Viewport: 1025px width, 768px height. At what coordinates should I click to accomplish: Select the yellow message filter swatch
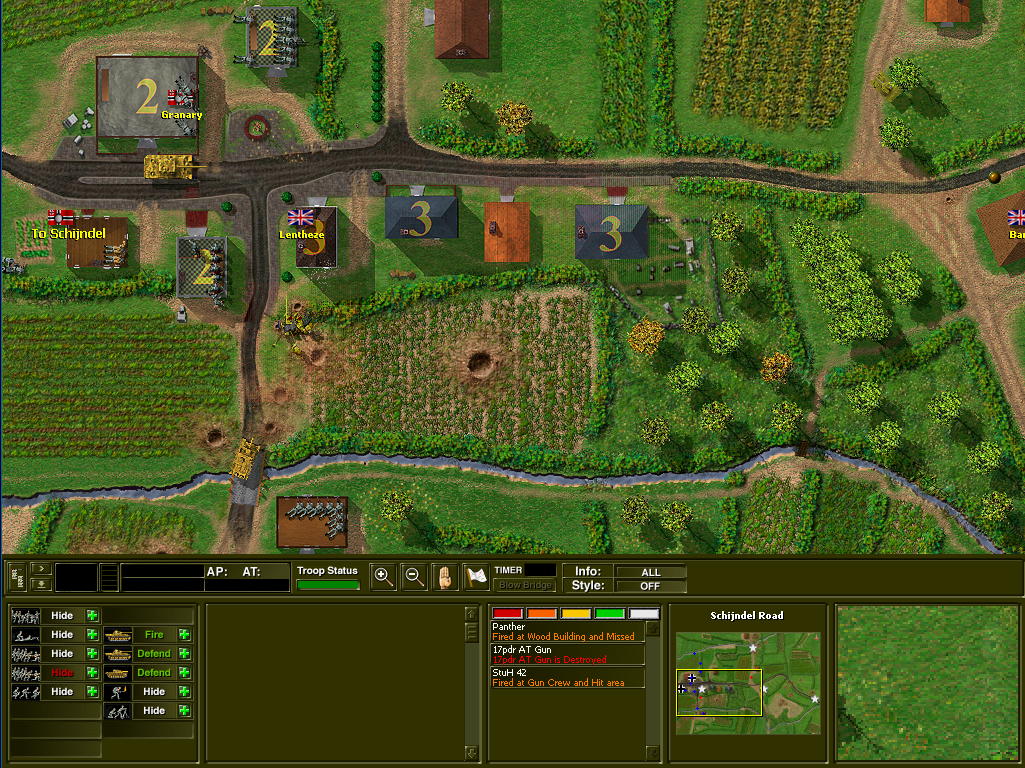(576, 613)
